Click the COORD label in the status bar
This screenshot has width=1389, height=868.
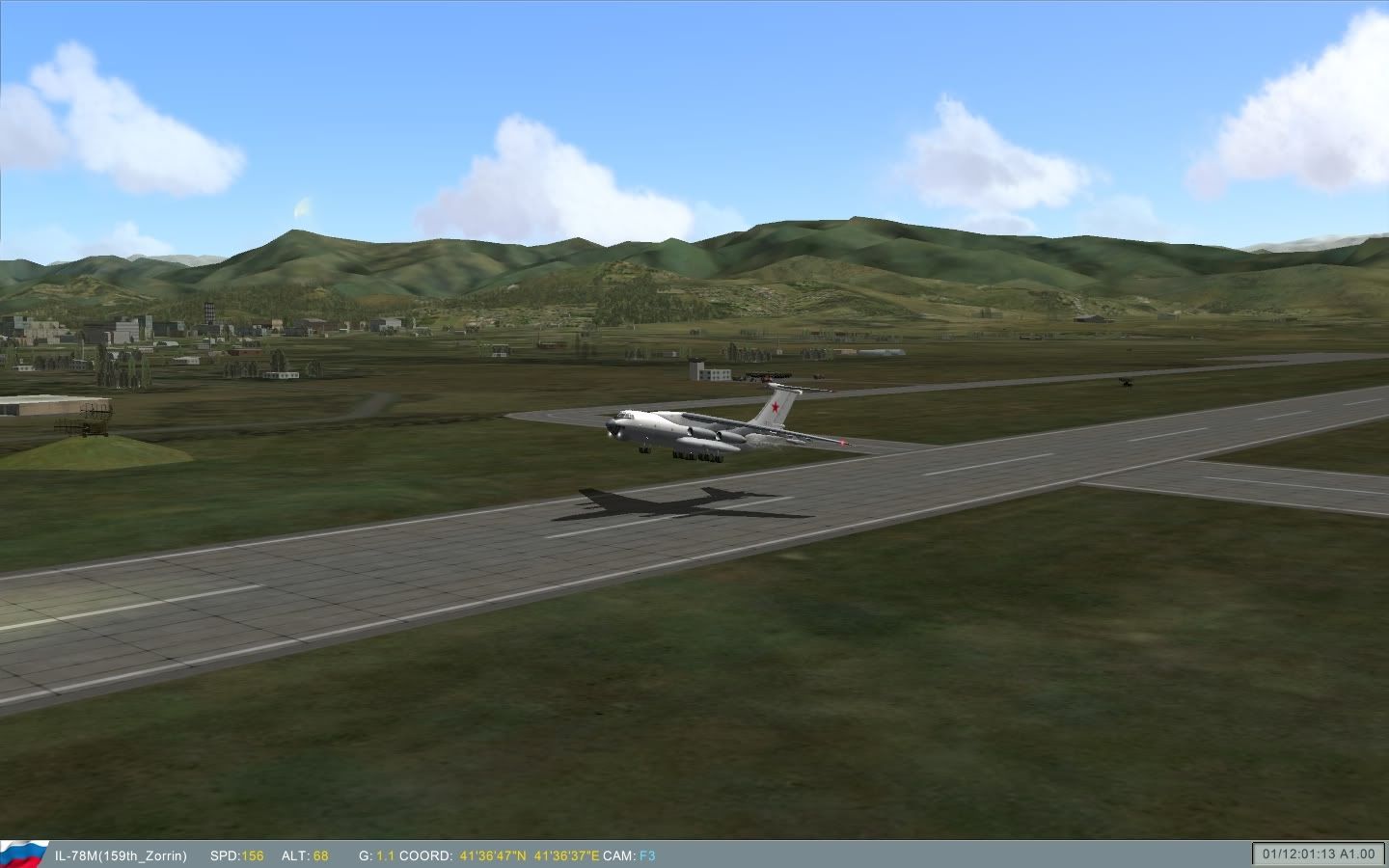point(425,854)
